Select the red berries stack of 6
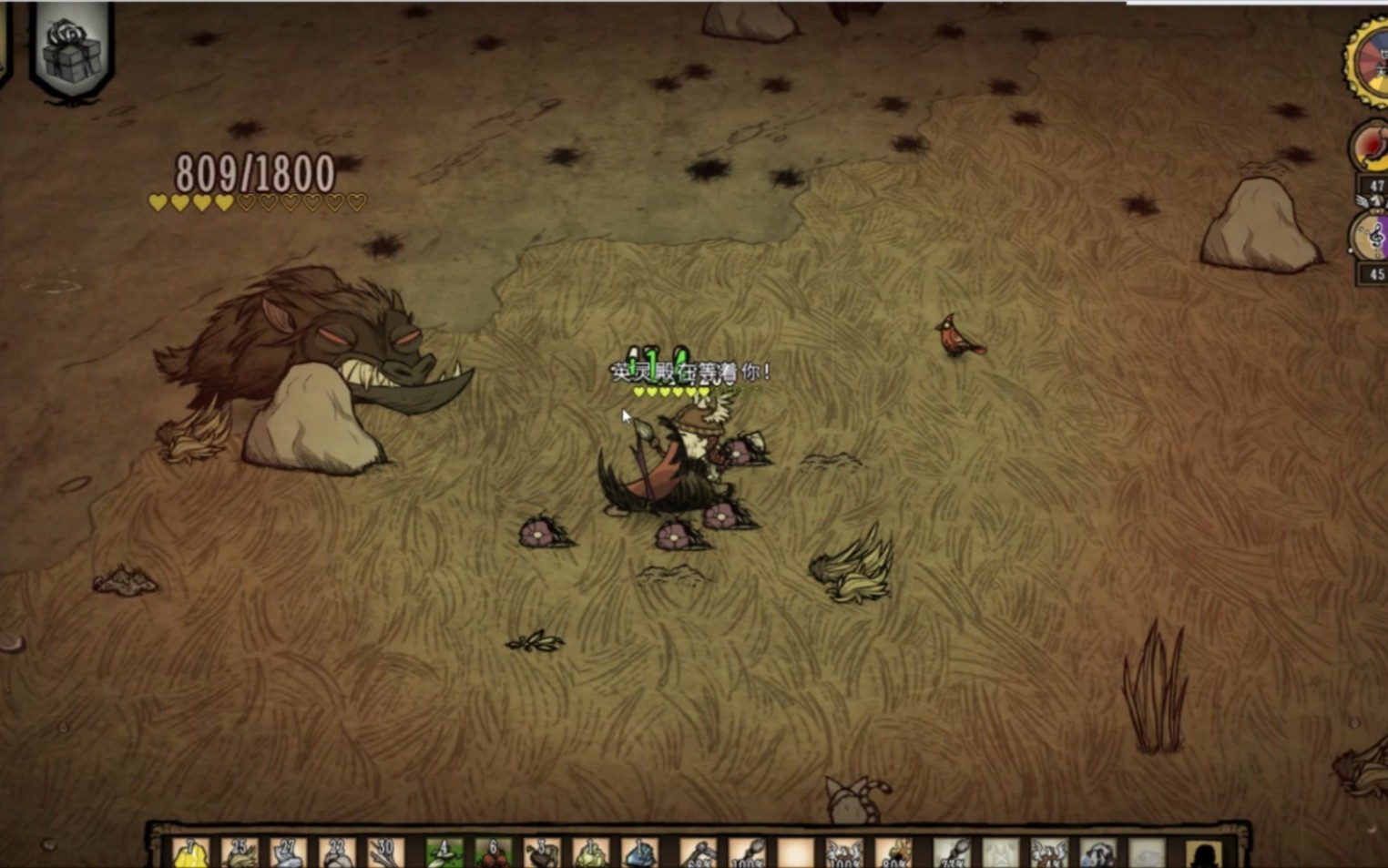Image resolution: width=1388 pixels, height=868 pixels. [x=493, y=853]
